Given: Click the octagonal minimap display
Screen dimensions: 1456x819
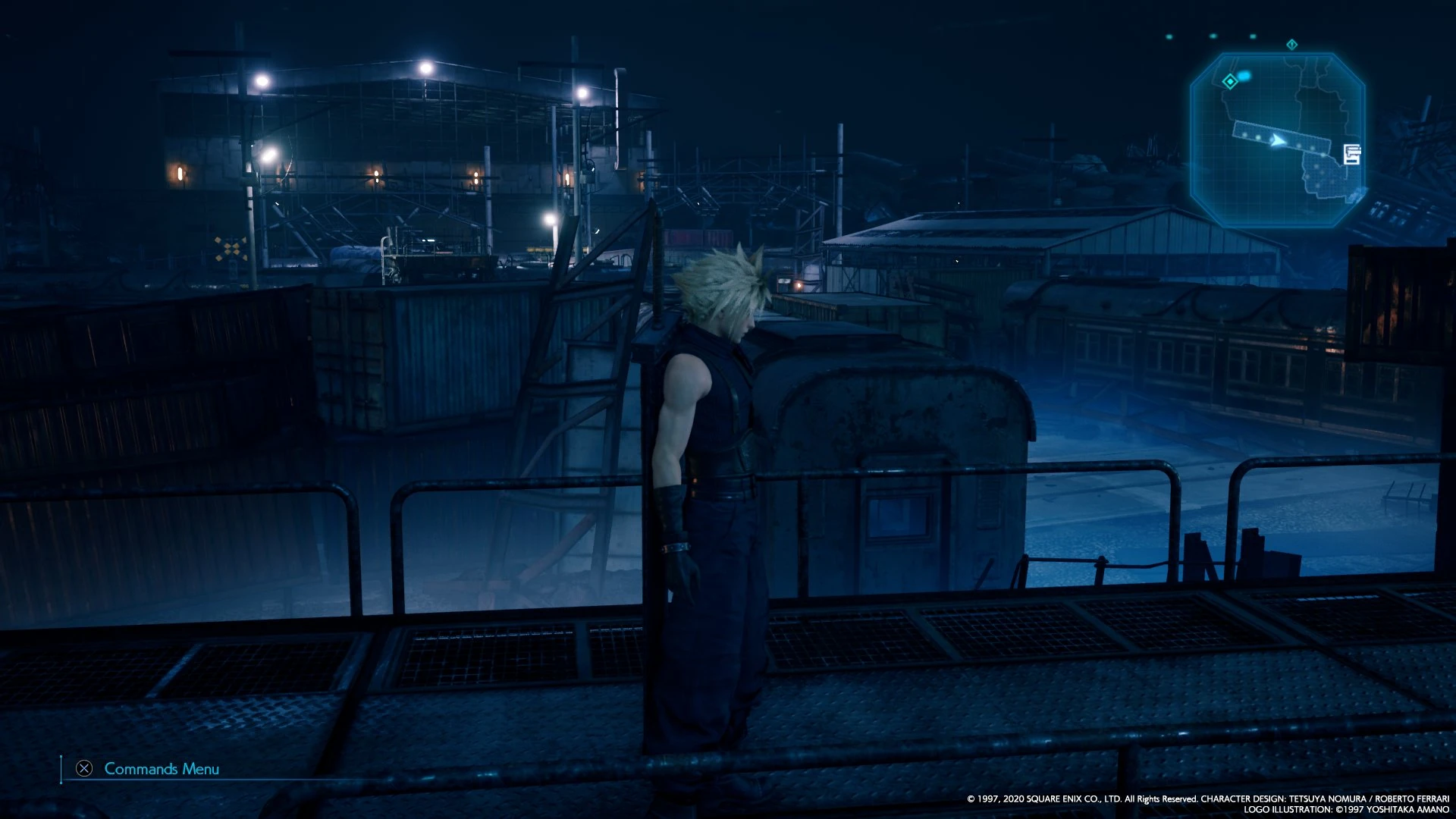Looking at the screenshot, I should pyautogui.click(x=1289, y=129).
